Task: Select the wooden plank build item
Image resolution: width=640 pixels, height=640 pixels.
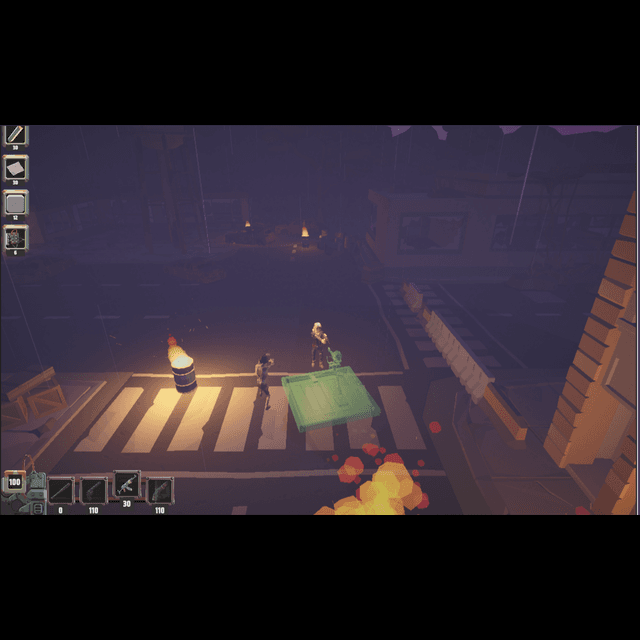Action: tap(15, 134)
